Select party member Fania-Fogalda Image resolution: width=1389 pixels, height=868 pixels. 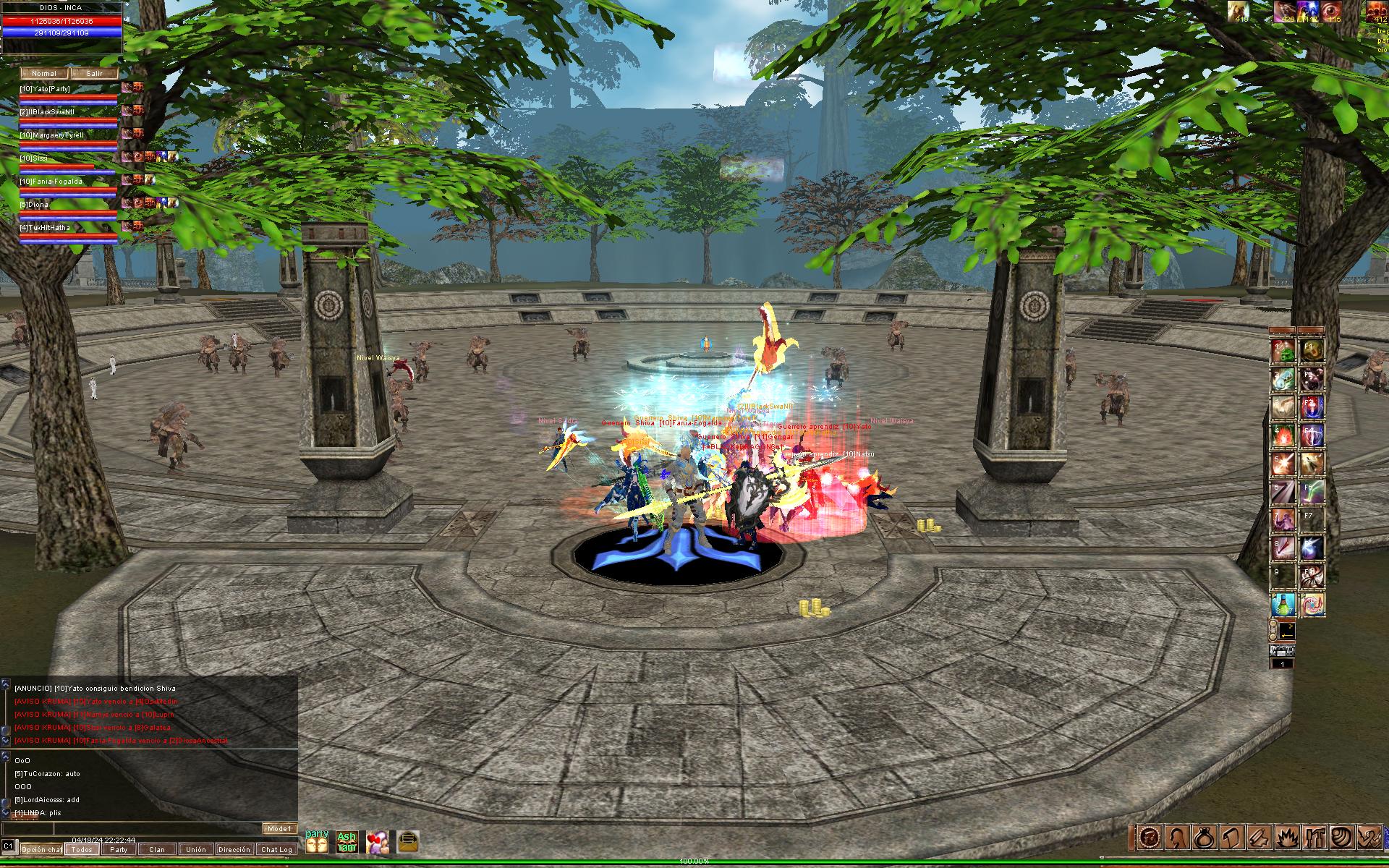pyautogui.click(x=51, y=182)
